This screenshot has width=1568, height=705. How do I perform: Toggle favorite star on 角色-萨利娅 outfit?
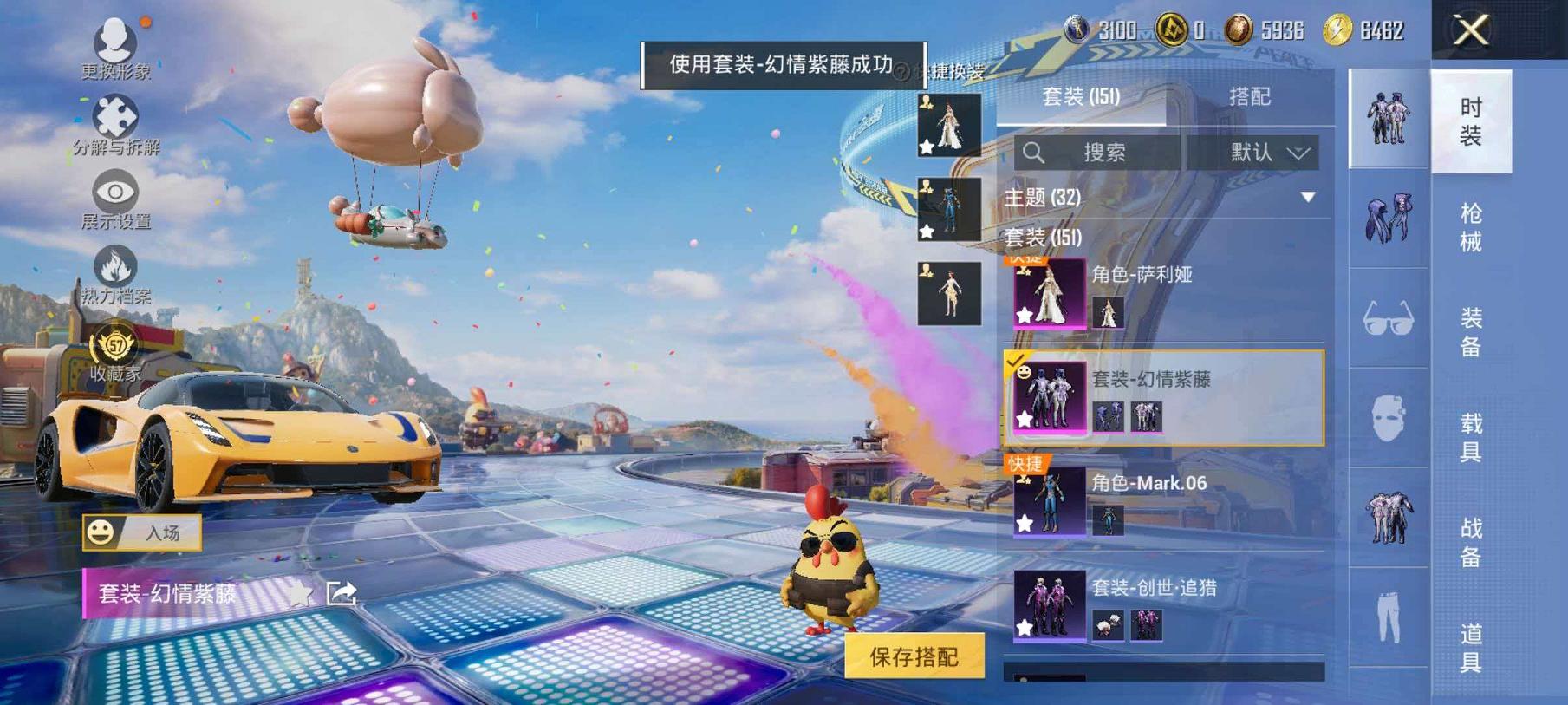(x=1025, y=314)
